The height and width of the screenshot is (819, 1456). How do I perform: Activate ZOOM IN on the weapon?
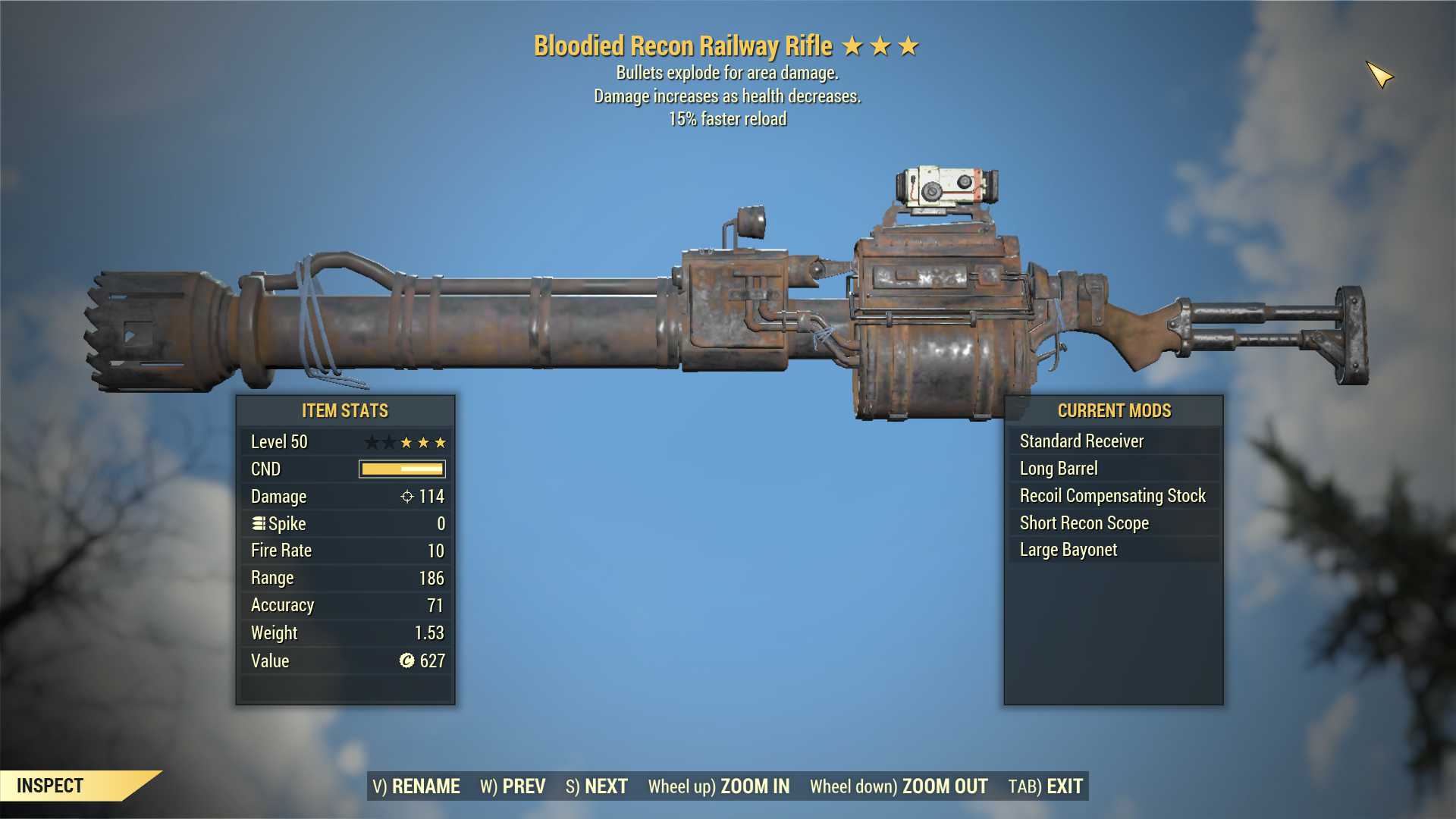(x=718, y=786)
